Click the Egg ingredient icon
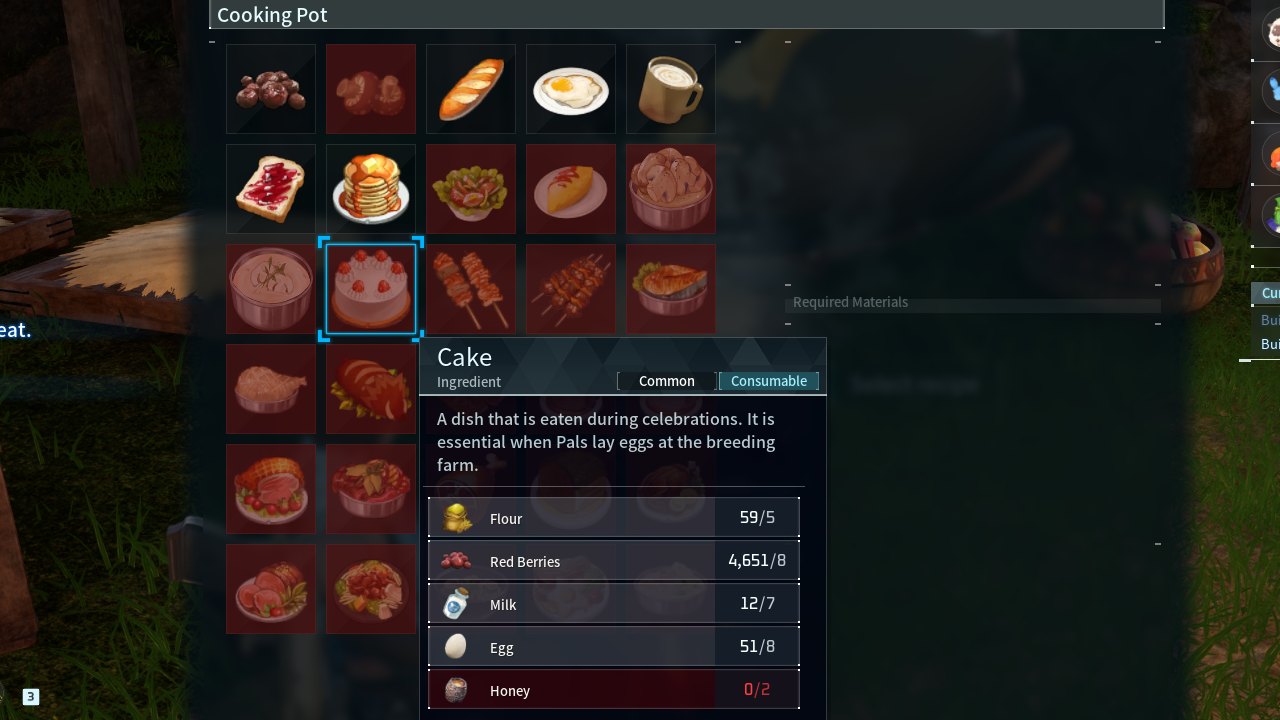 click(x=456, y=647)
